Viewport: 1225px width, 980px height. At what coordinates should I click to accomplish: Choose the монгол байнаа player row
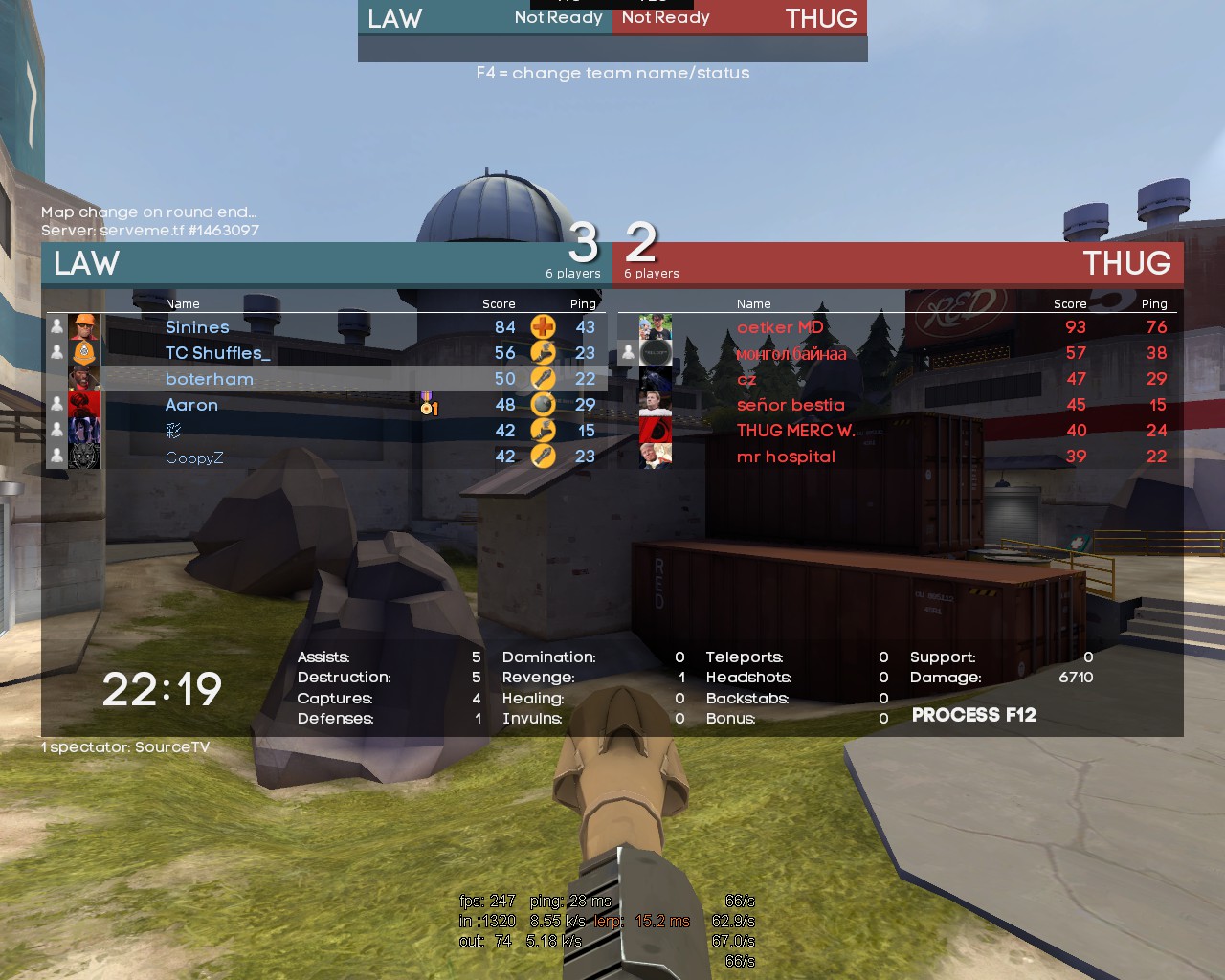(791, 354)
